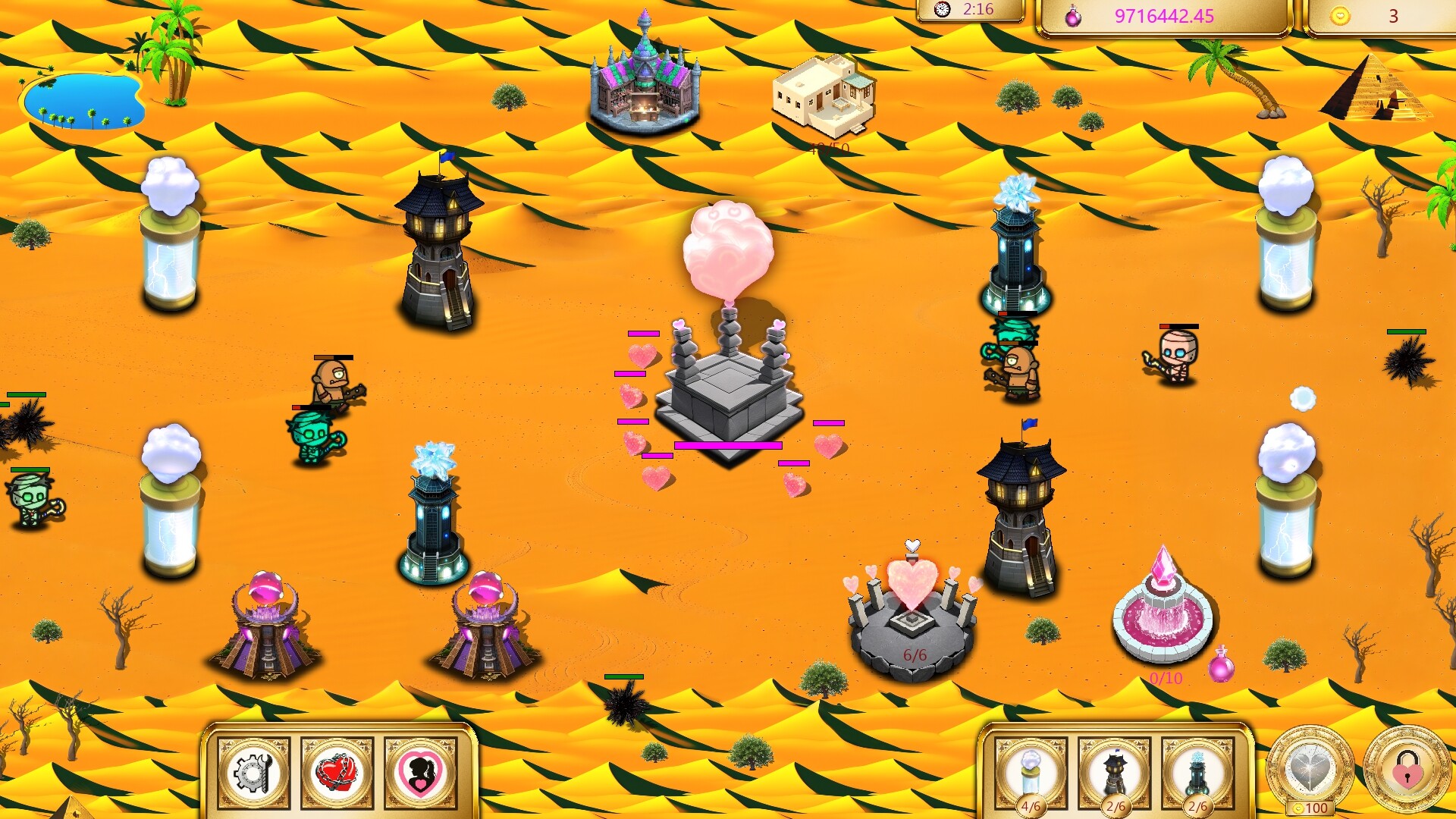Toggle the pink heart padlock medallion
Viewport: 1456px width, 819px height.
pos(1407,767)
